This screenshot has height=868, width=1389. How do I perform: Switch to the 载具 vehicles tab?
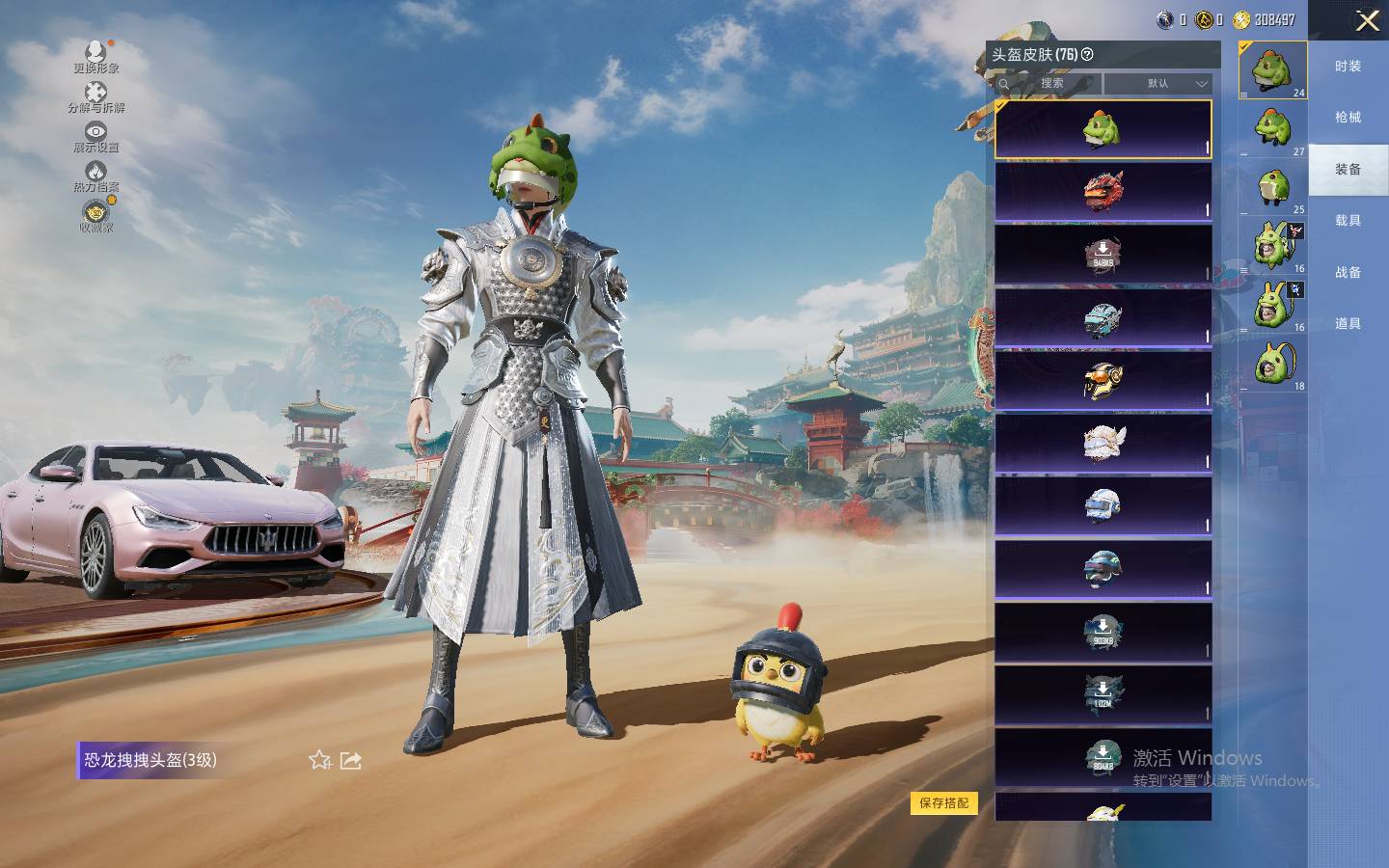[x=1348, y=221]
